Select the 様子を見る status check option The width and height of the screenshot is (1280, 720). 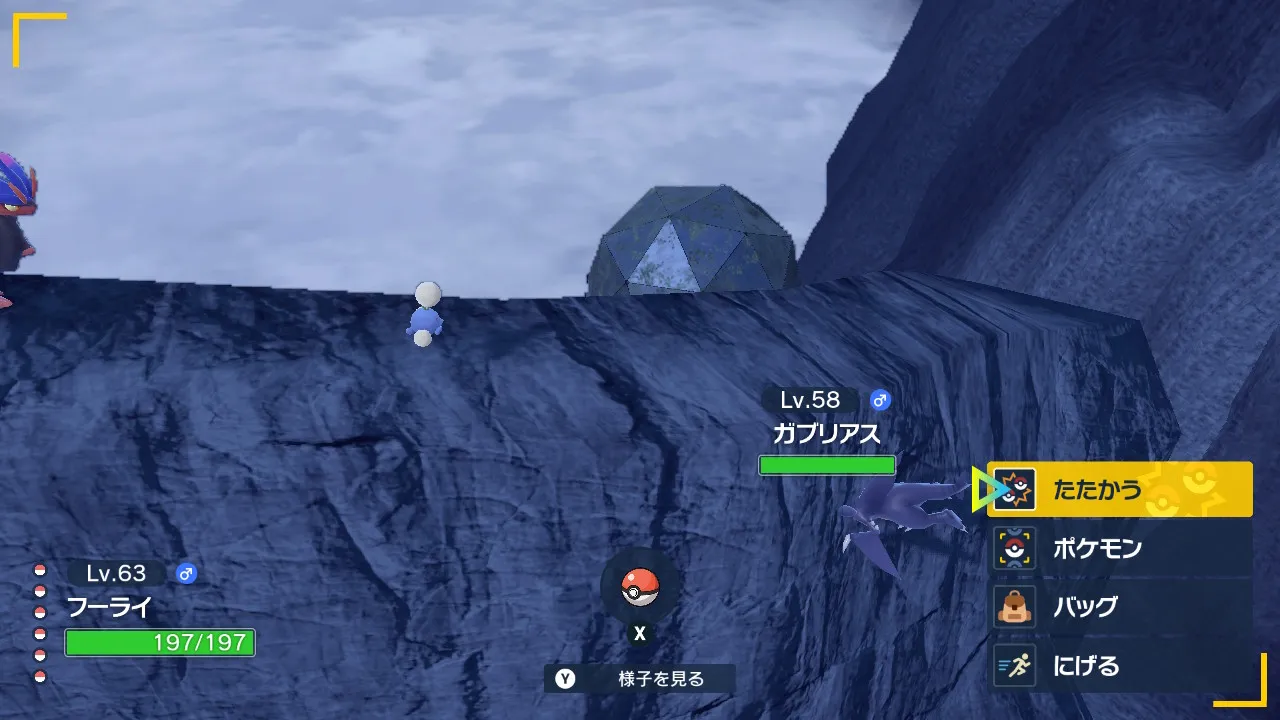(x=640, y=679)
